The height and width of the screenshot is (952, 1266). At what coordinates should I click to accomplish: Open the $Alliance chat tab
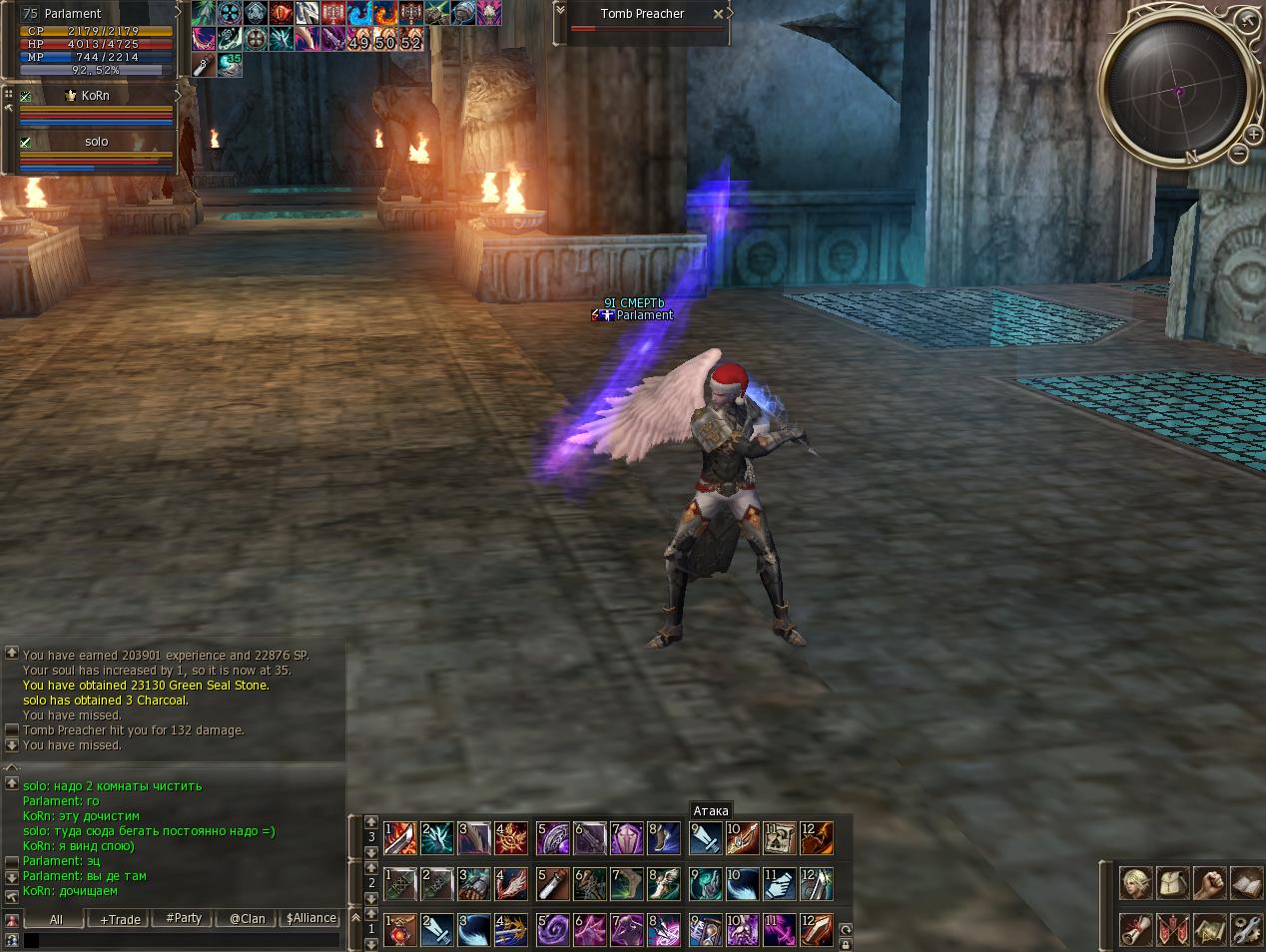click(x=311, y=918)
